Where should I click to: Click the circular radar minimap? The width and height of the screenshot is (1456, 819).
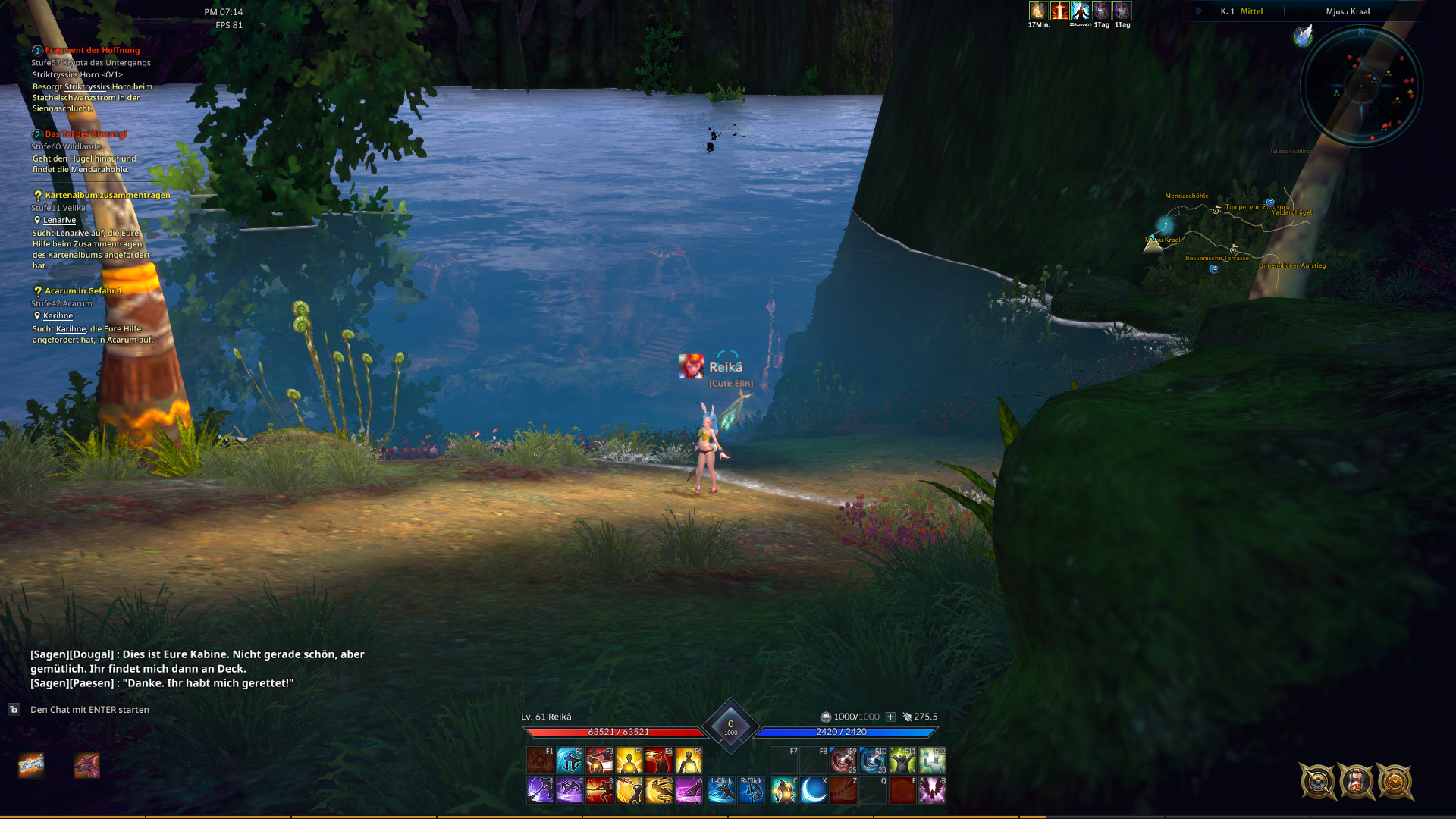pyautogui.click(x=1361, y=86)
